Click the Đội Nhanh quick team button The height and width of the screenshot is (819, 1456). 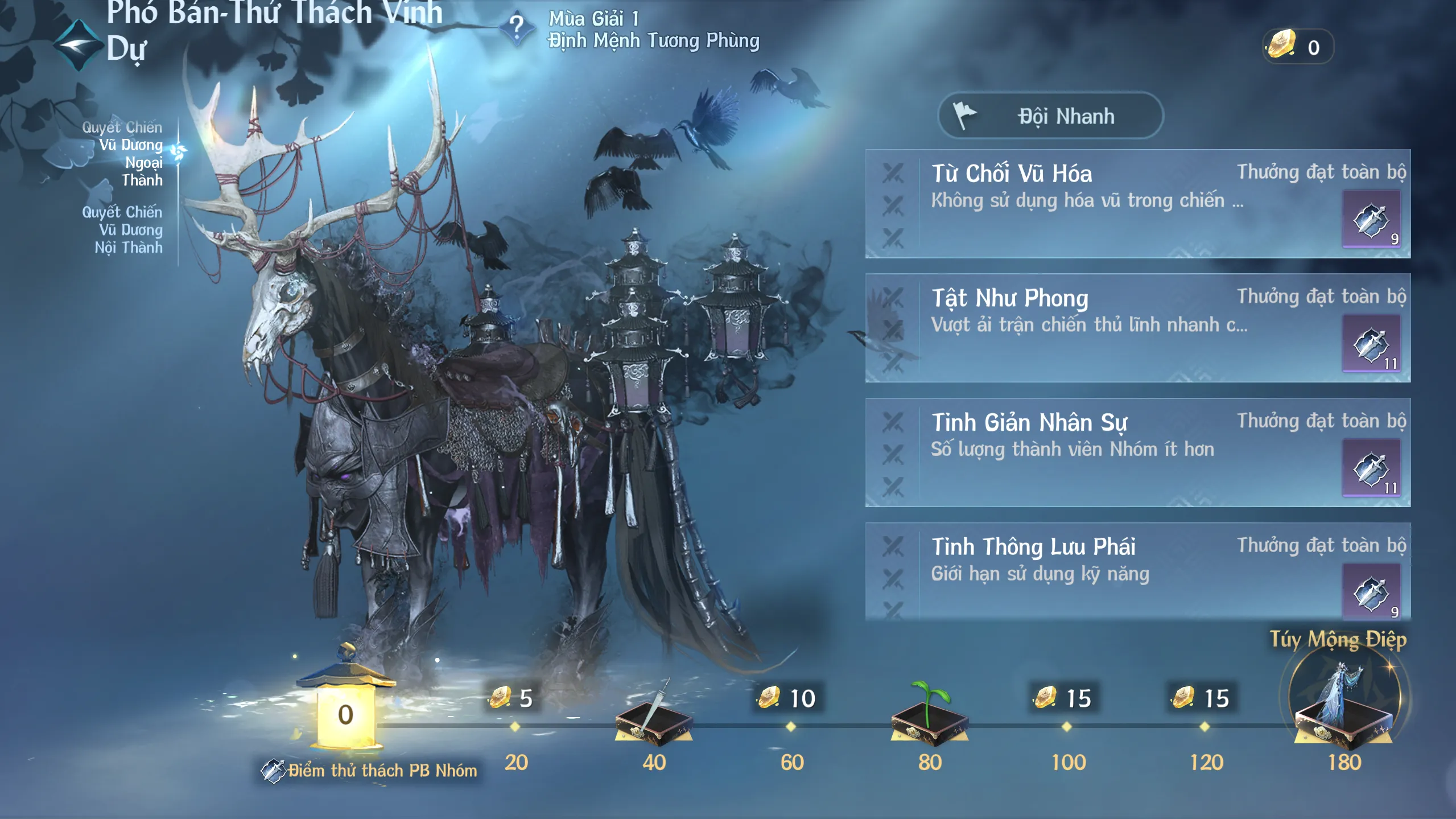[1050, 116]
